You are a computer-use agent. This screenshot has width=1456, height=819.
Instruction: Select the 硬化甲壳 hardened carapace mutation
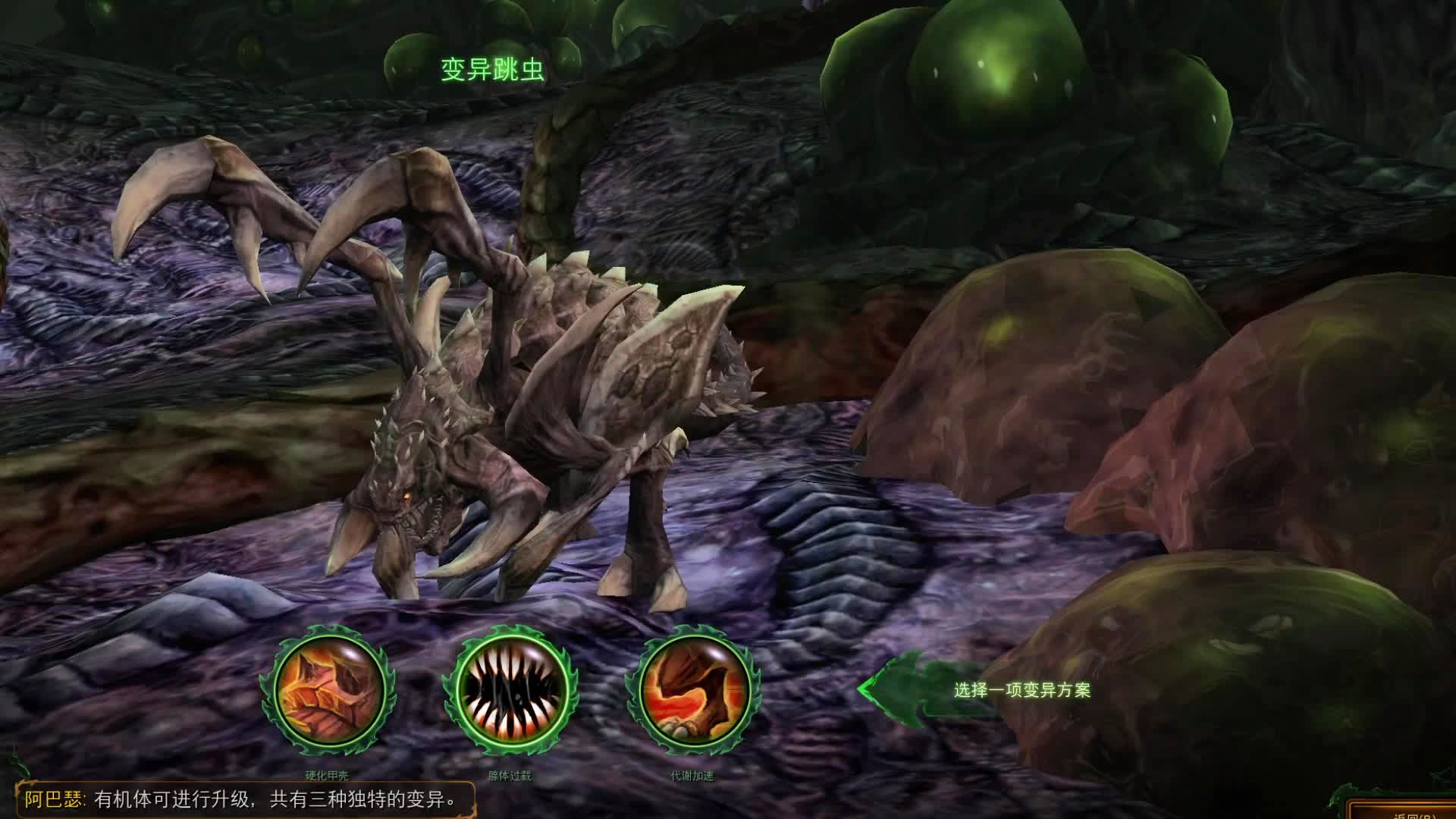pyautogui.click(x=328, y=691)
